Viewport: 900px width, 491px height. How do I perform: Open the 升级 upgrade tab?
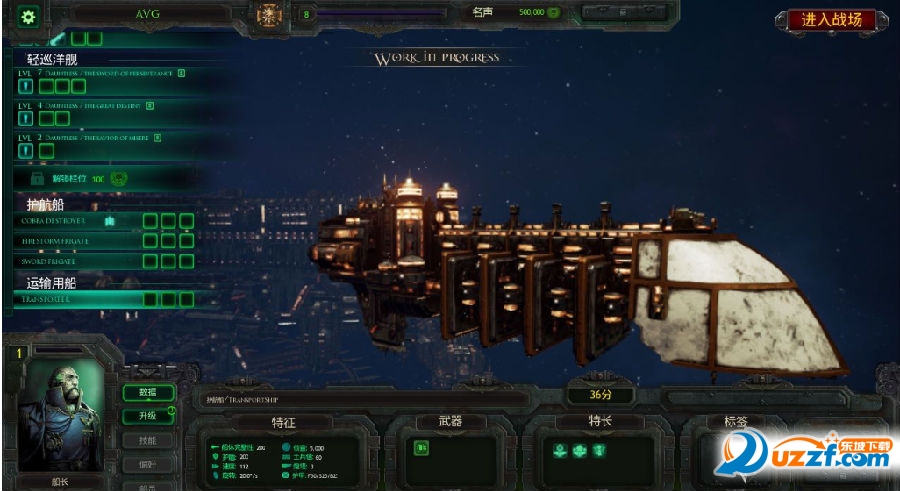[146, 416]
